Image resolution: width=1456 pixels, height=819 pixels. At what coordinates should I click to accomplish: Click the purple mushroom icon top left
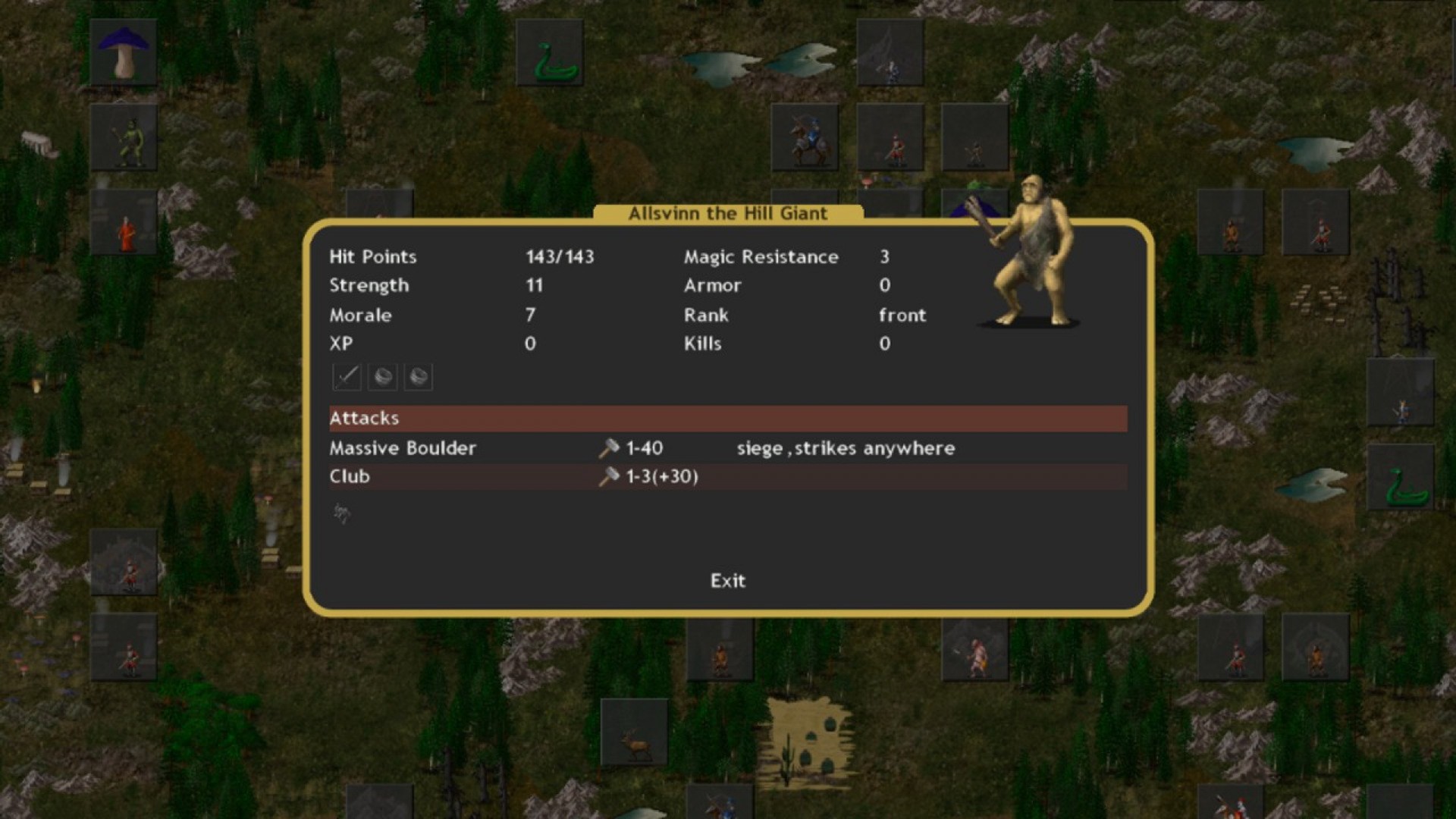[x=124, y=51]
